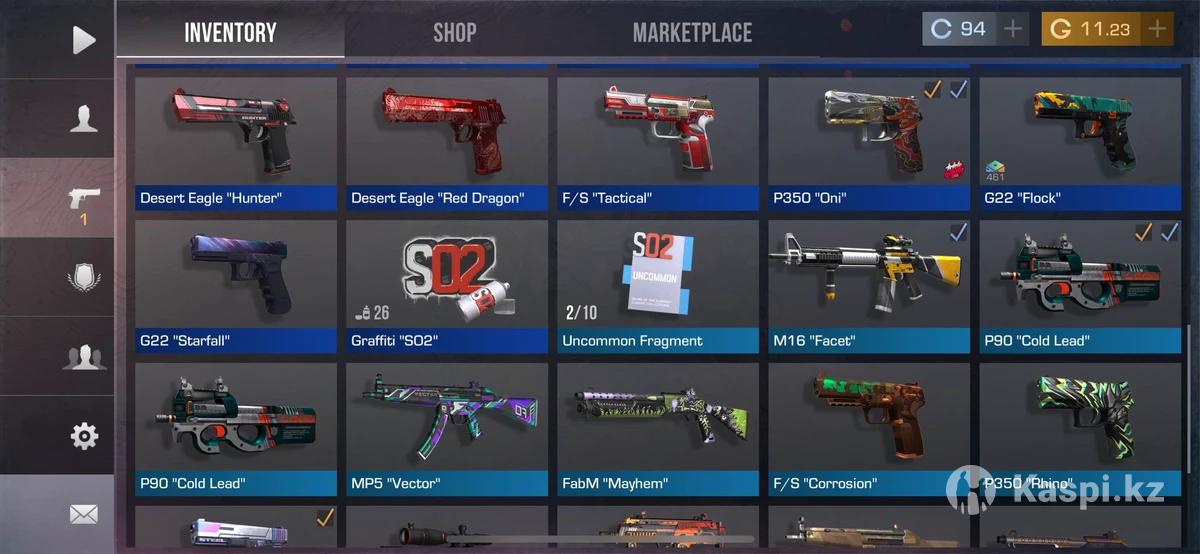Image resolution: width=1200 pixels, height=554 pixels.
Task: Pick the FabM "Mayhem" shotgun skin
Action: click(658, 429)
